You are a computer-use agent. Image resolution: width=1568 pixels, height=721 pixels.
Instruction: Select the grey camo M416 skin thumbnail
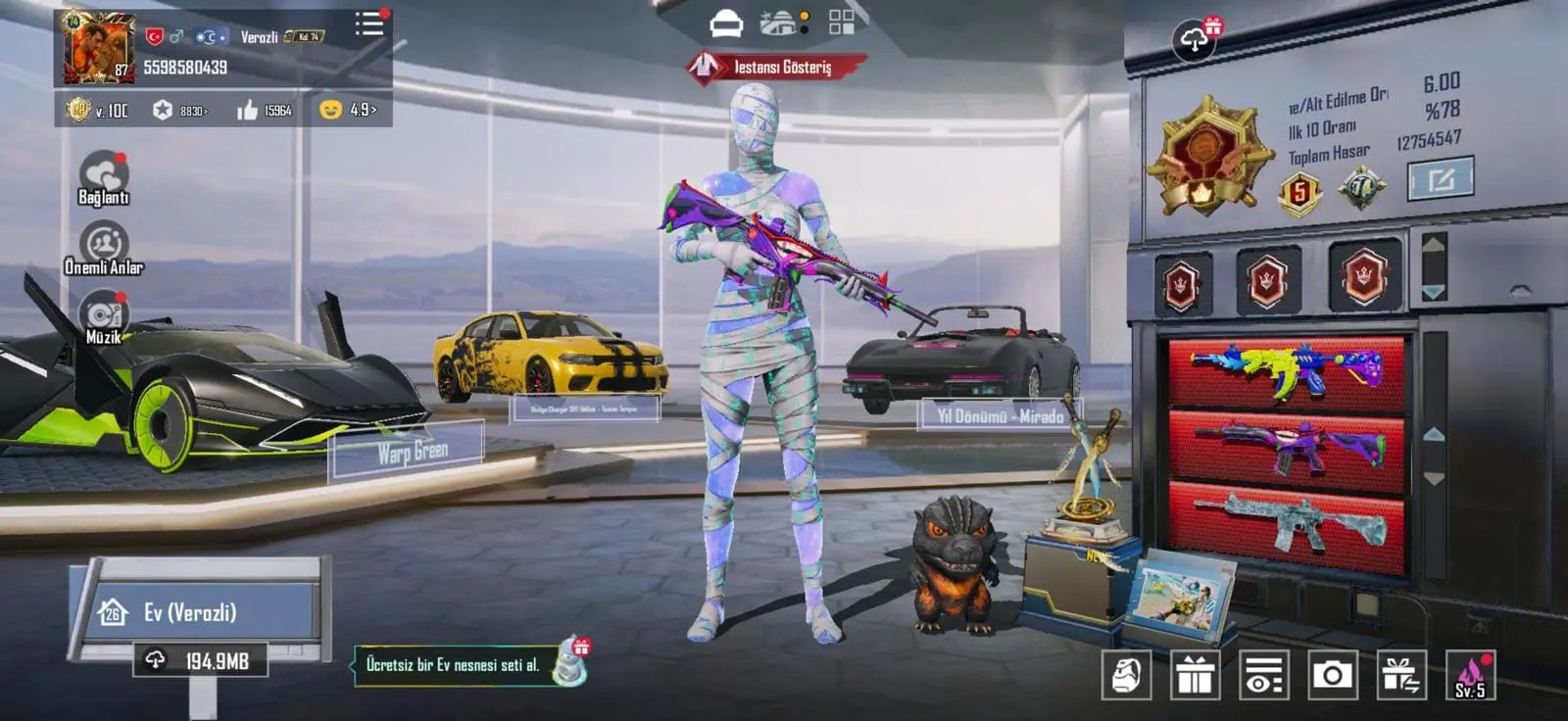coord(1287,522)
